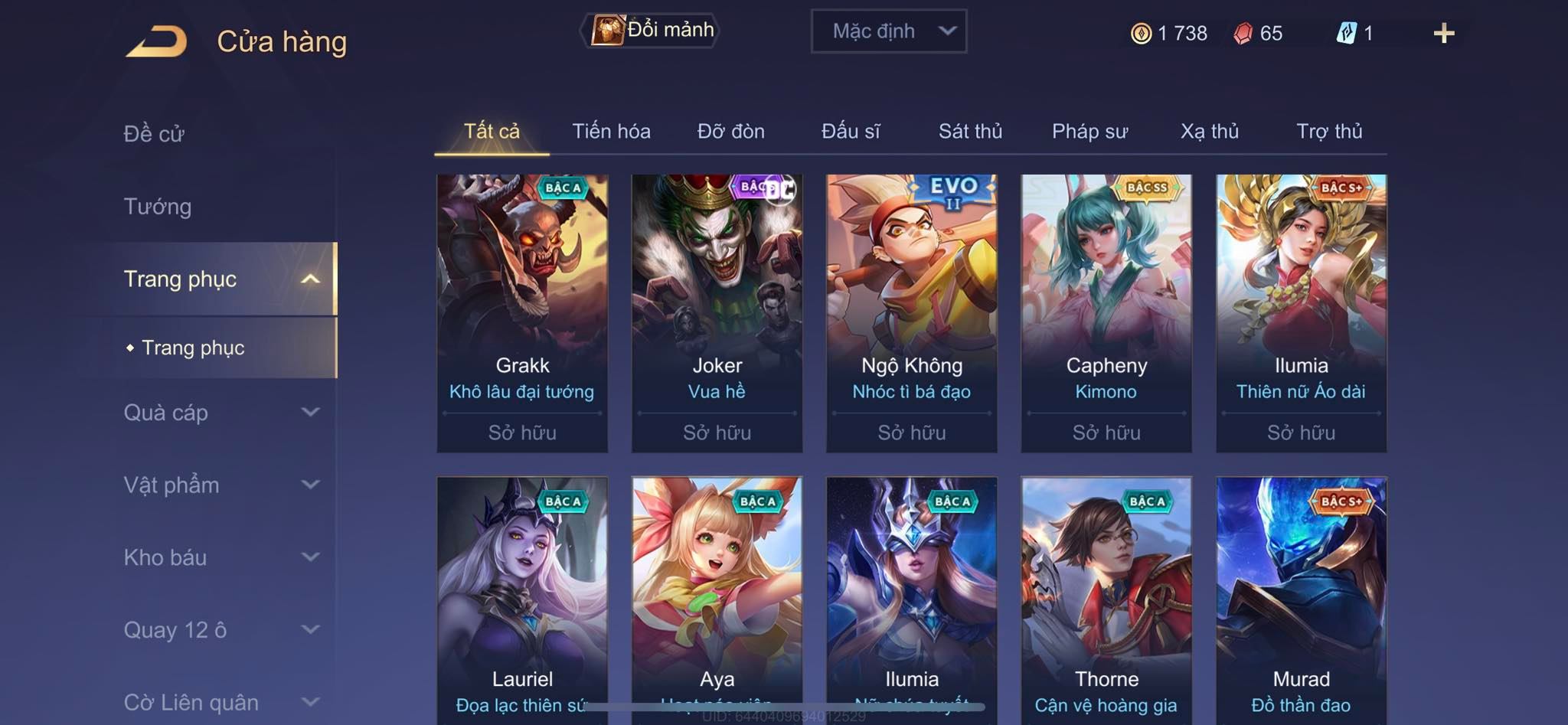
Task: View the Capheny Kimono skin card
Action: (1106, 312)
